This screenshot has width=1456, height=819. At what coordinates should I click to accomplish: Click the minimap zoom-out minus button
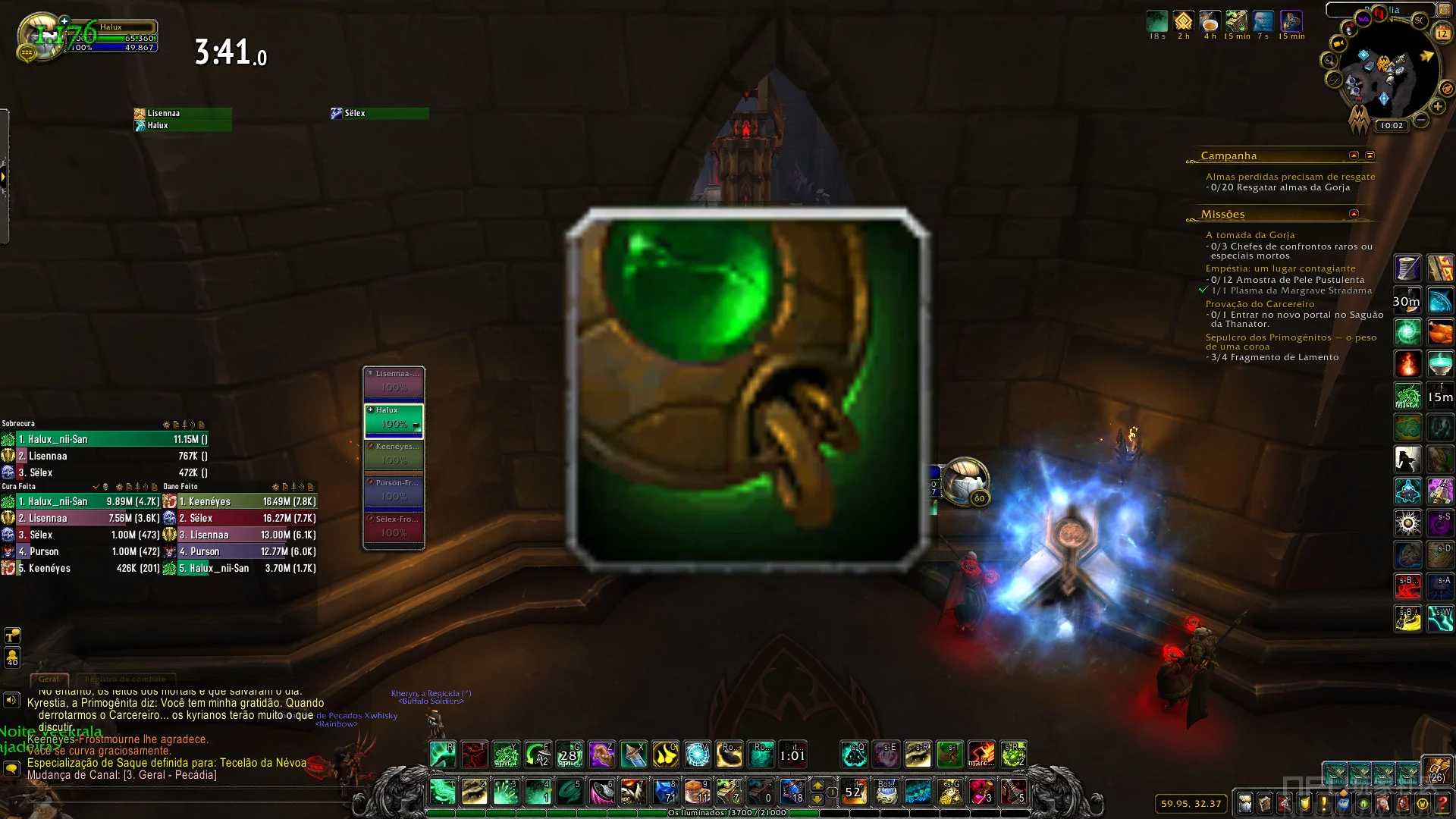(x=1421, y=121)
